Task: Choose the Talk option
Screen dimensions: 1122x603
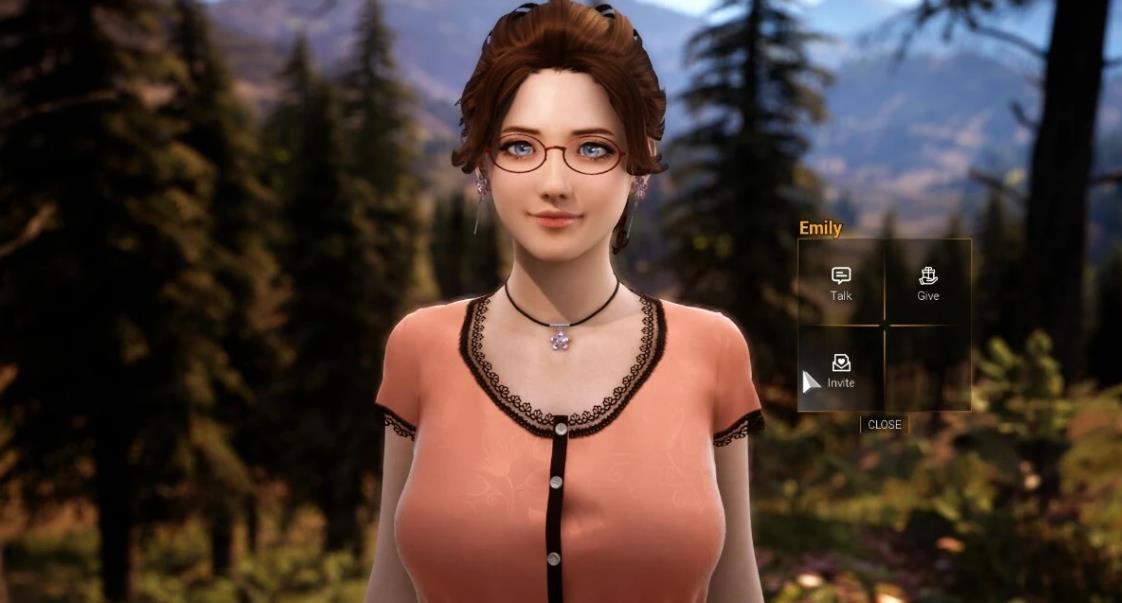Action: (x=841, y=283)
